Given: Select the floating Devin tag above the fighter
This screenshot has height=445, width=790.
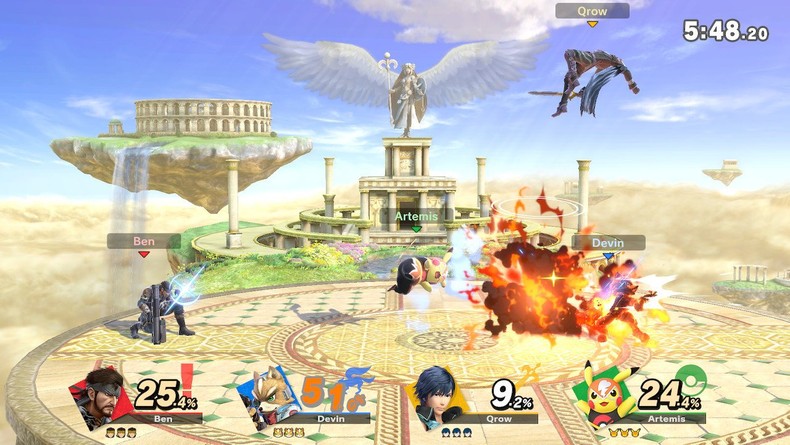Looking at the screenshot, I should [x=608, y=242].
